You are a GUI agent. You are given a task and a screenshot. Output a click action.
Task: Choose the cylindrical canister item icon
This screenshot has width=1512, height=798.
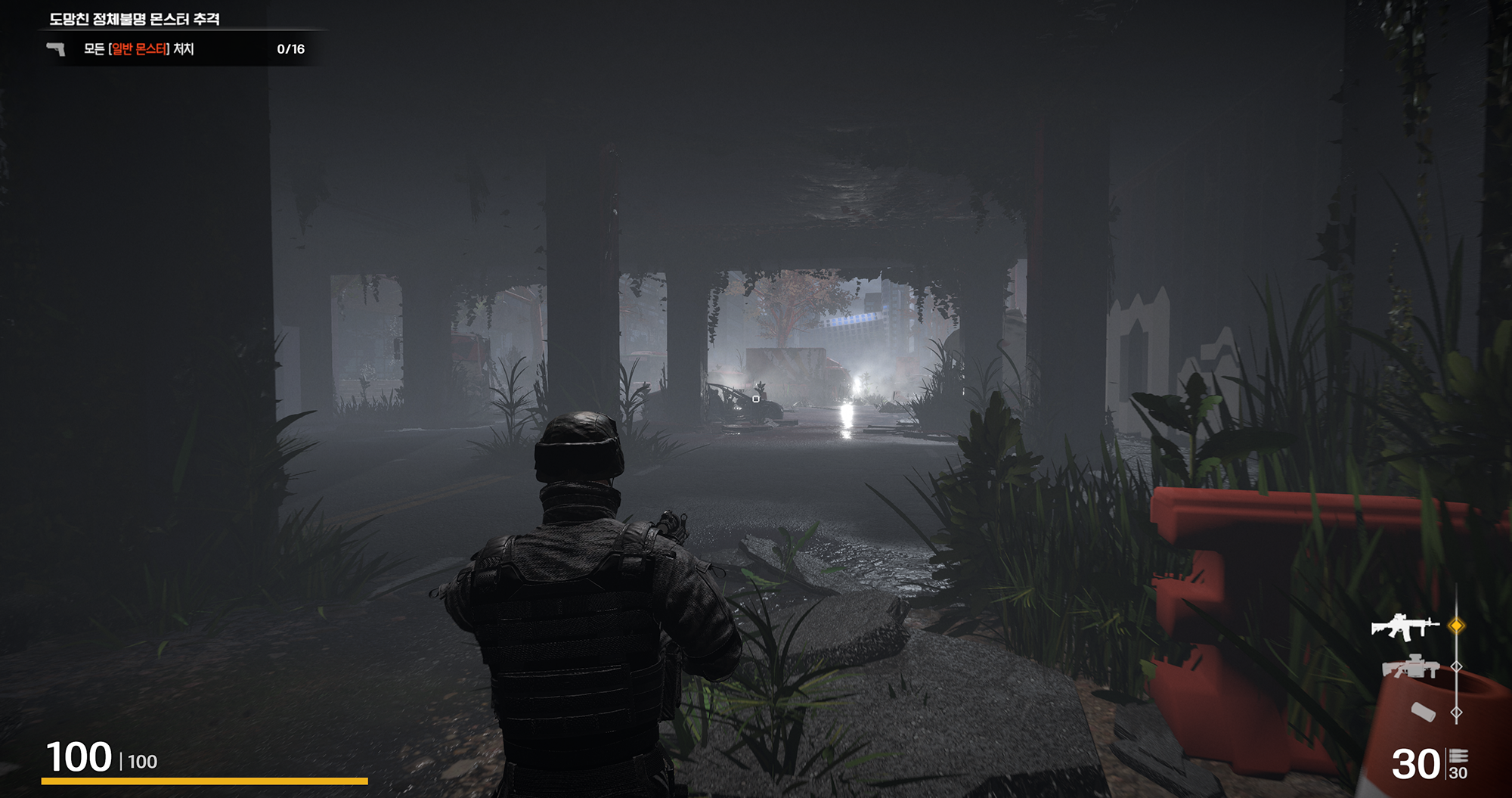pyautogui.click(x=1423, y=712)
